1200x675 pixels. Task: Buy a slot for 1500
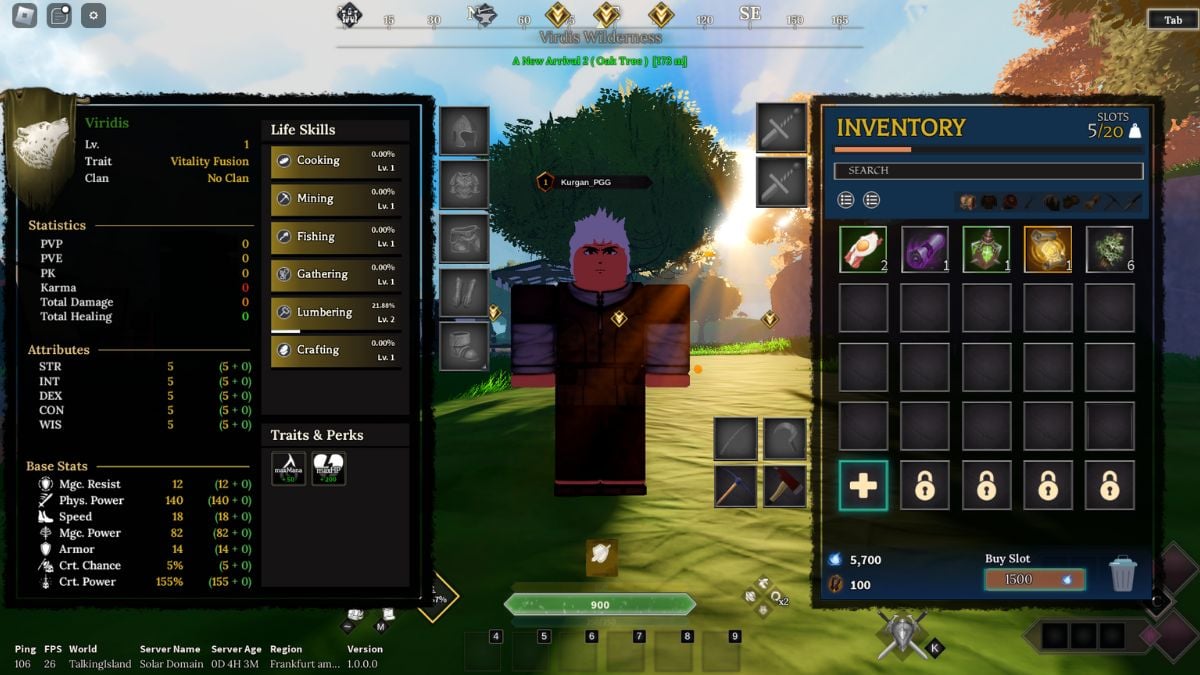click(x=1034, y=579)
